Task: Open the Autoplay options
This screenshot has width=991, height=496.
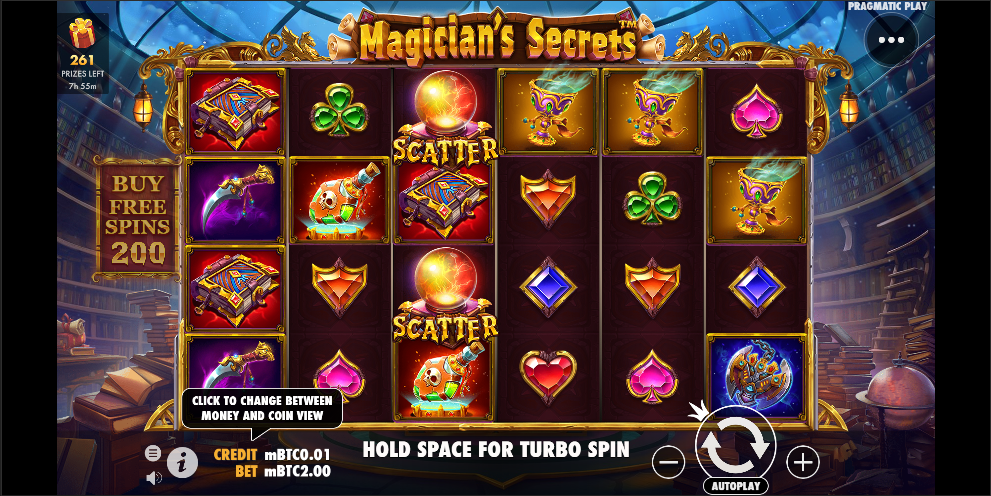Action: tap(736, 486)
